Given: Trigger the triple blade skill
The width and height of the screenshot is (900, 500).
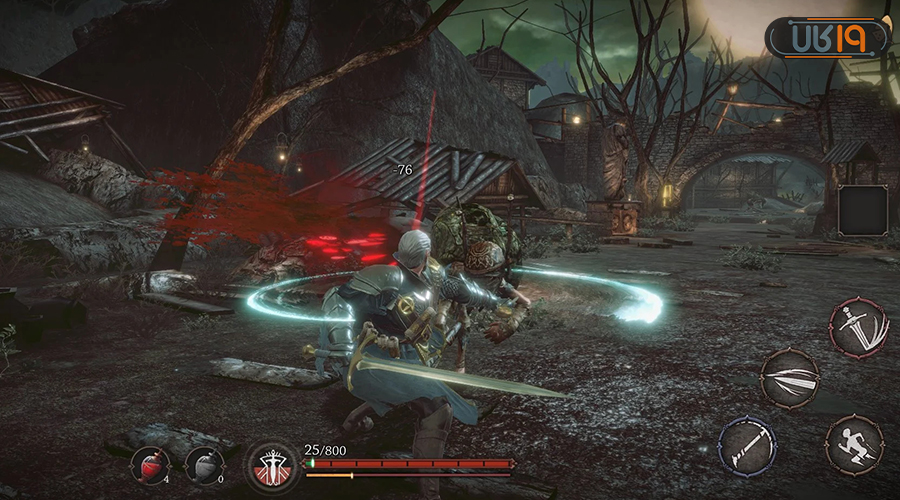Looking at the screenshot, I should tap(790, 378).
